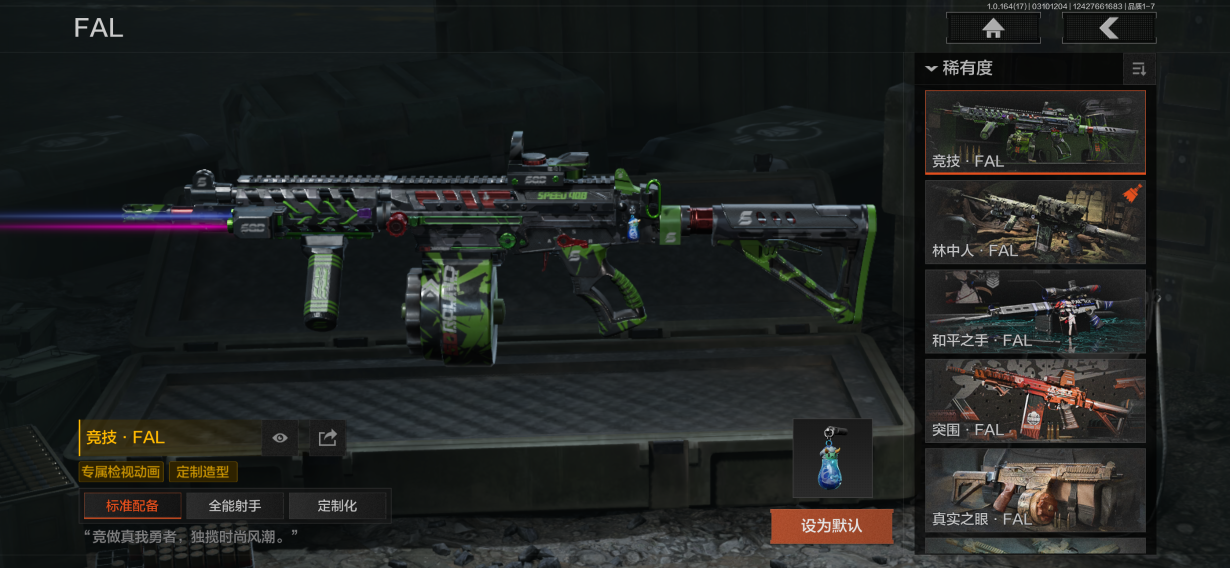Click the 专属检视动画 tag
This screenshot has height=568, width=1230.
tap(121, 472)
